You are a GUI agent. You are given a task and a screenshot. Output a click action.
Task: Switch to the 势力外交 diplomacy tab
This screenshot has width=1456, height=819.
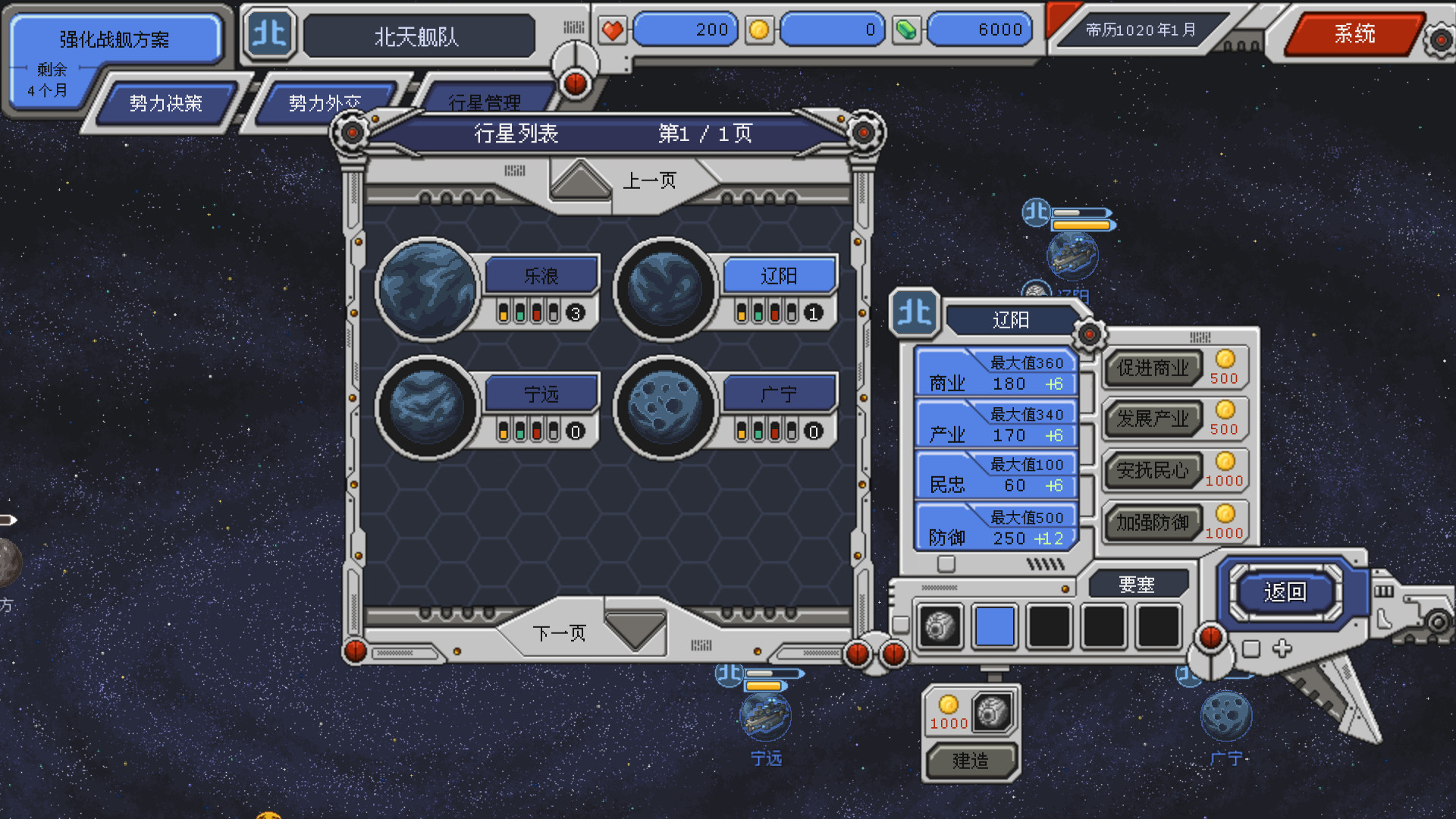pos(324,103)
